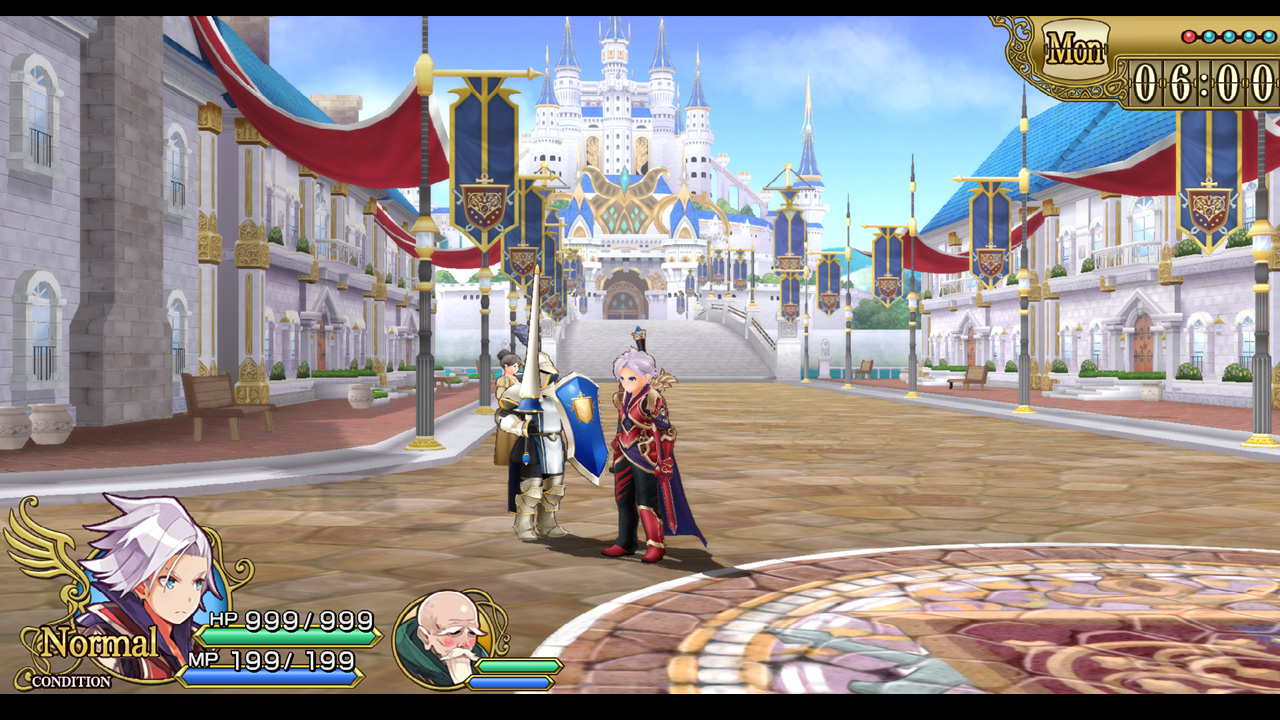Toggle the red day-marker orb on the calendar chain
Viewport: 1280px width, 720px height.
(x=1188, y=36)
